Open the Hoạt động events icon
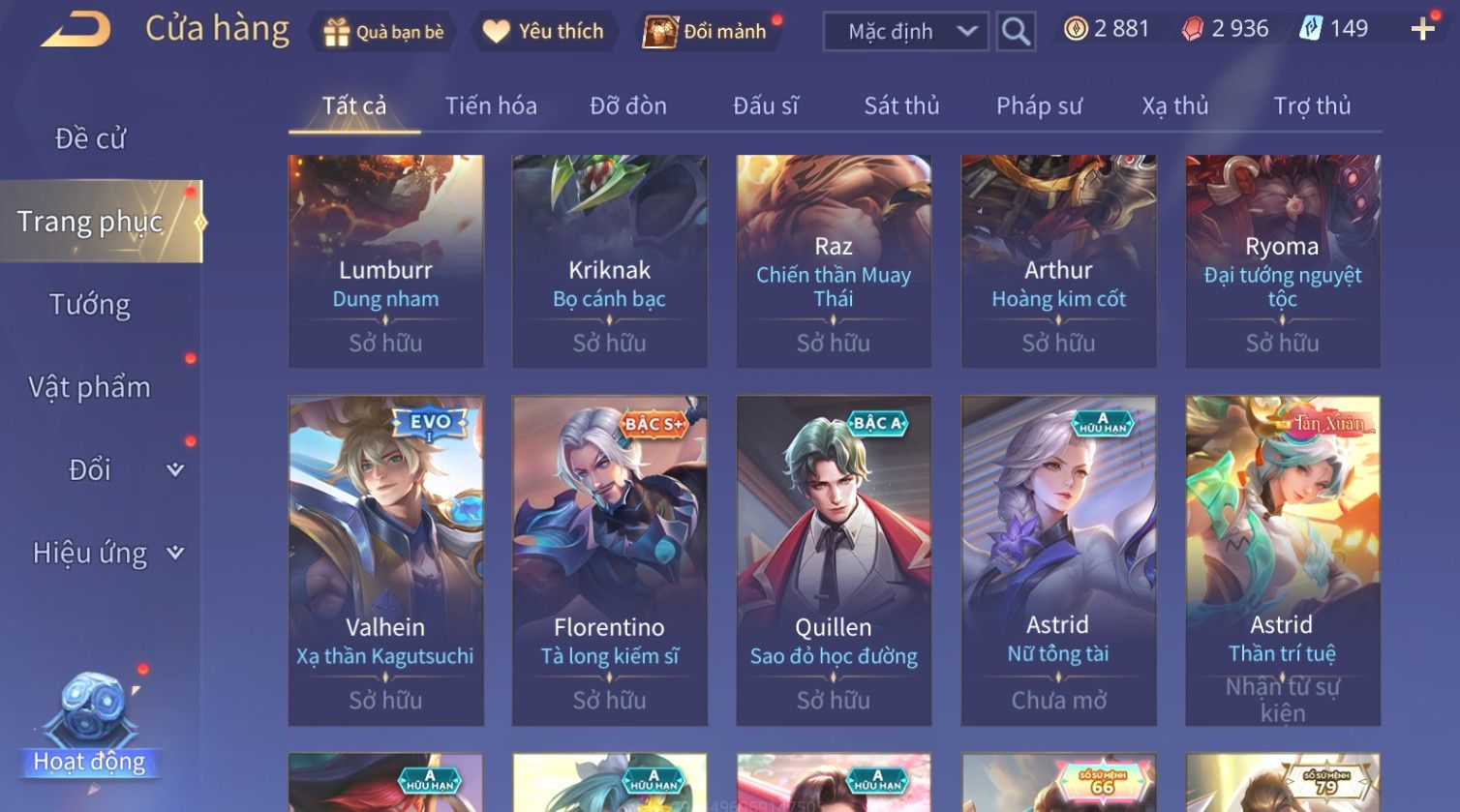The image size is (1460, 812). coord(90,728)
